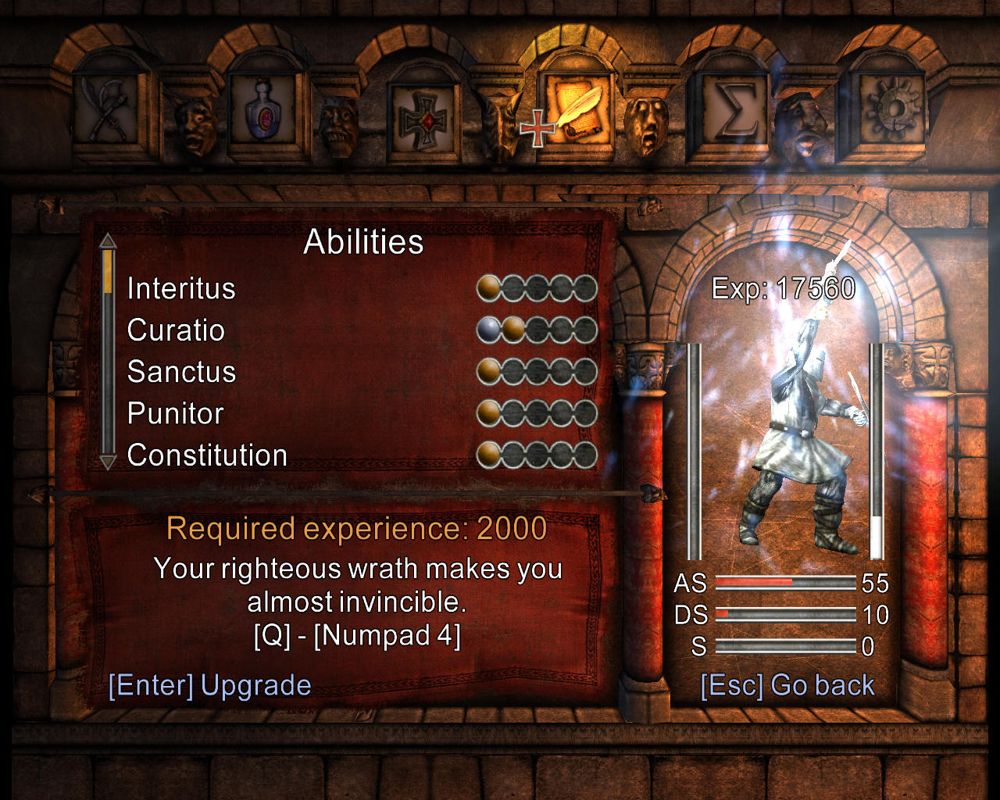The height and width of the screenshot is (800, 1000).
Task: Select the Interitus ability
Action: click(x=181, y=289)
